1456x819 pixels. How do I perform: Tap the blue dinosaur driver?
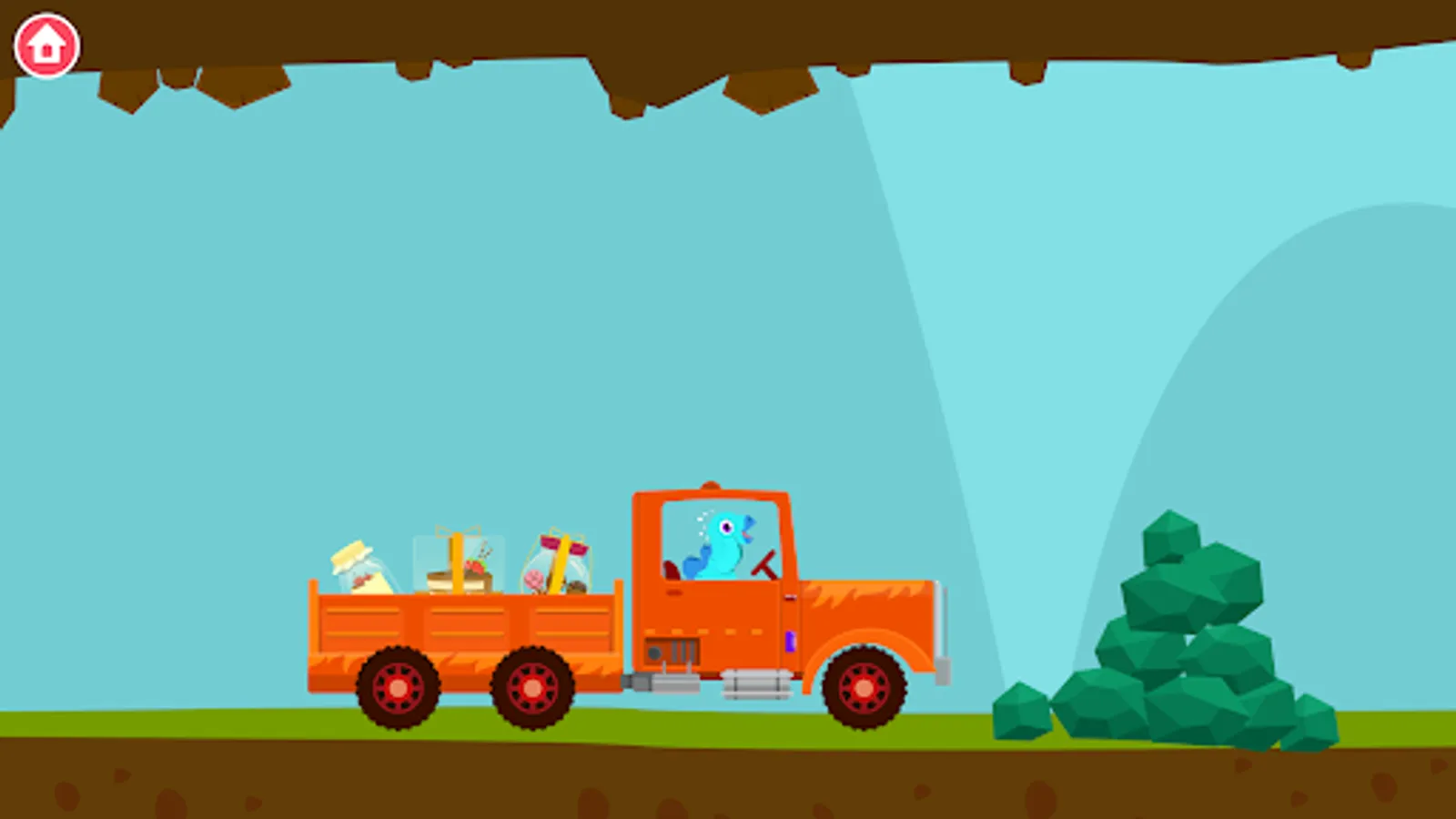click(x=719, y=546)
